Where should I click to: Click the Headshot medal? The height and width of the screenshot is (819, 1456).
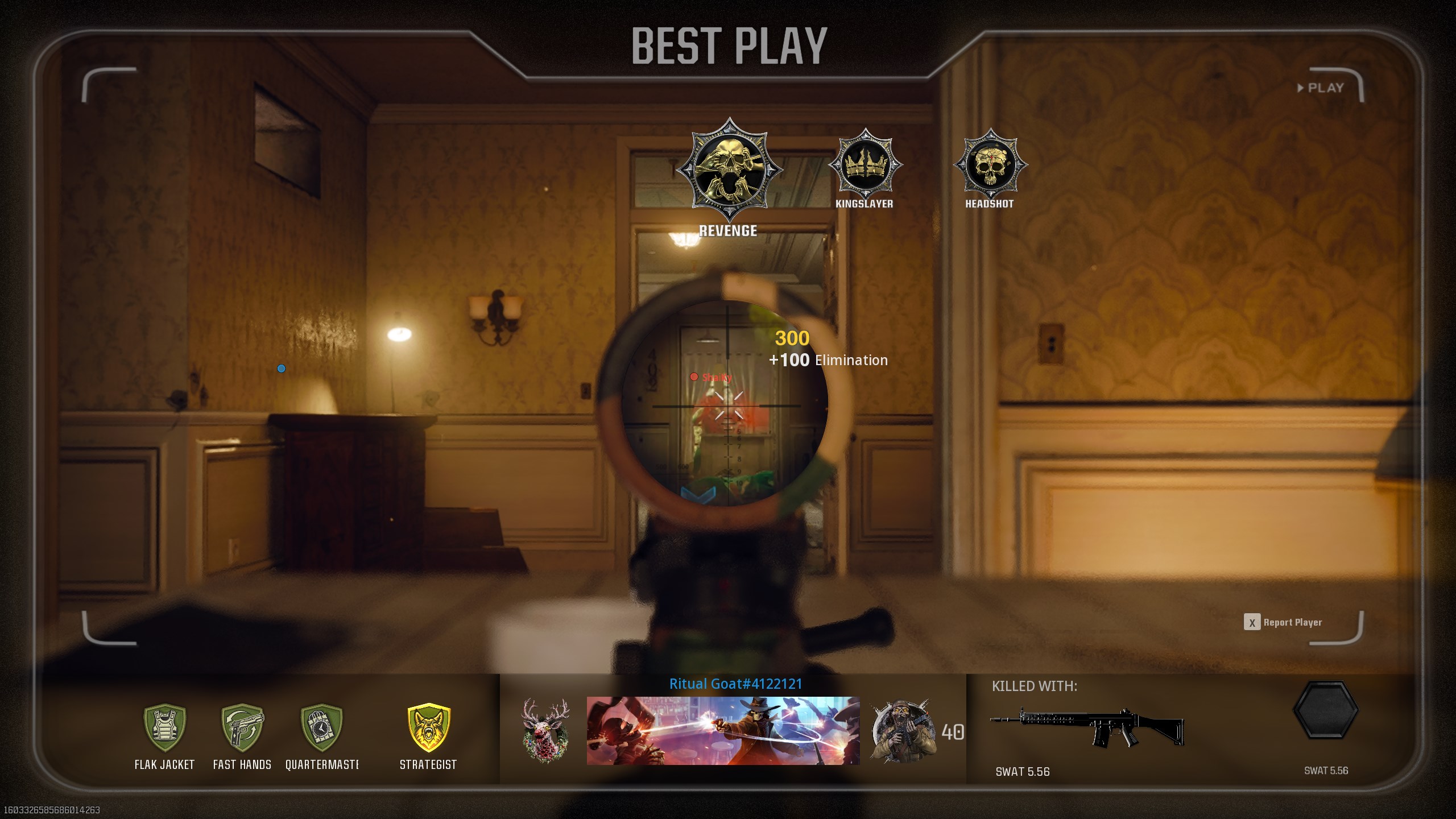tap(990, 165)
